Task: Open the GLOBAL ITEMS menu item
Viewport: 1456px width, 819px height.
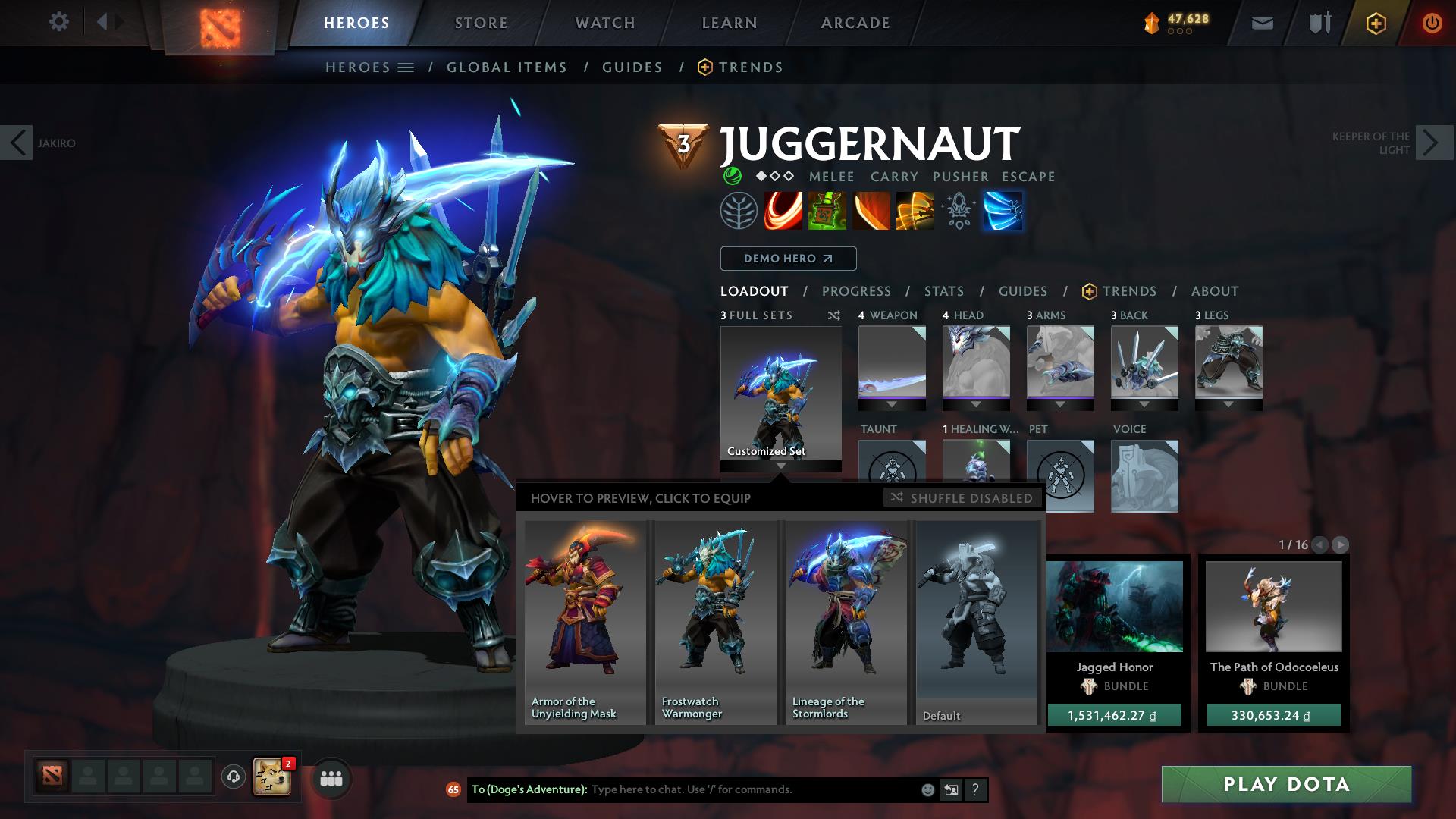Action: coord(507,67)
